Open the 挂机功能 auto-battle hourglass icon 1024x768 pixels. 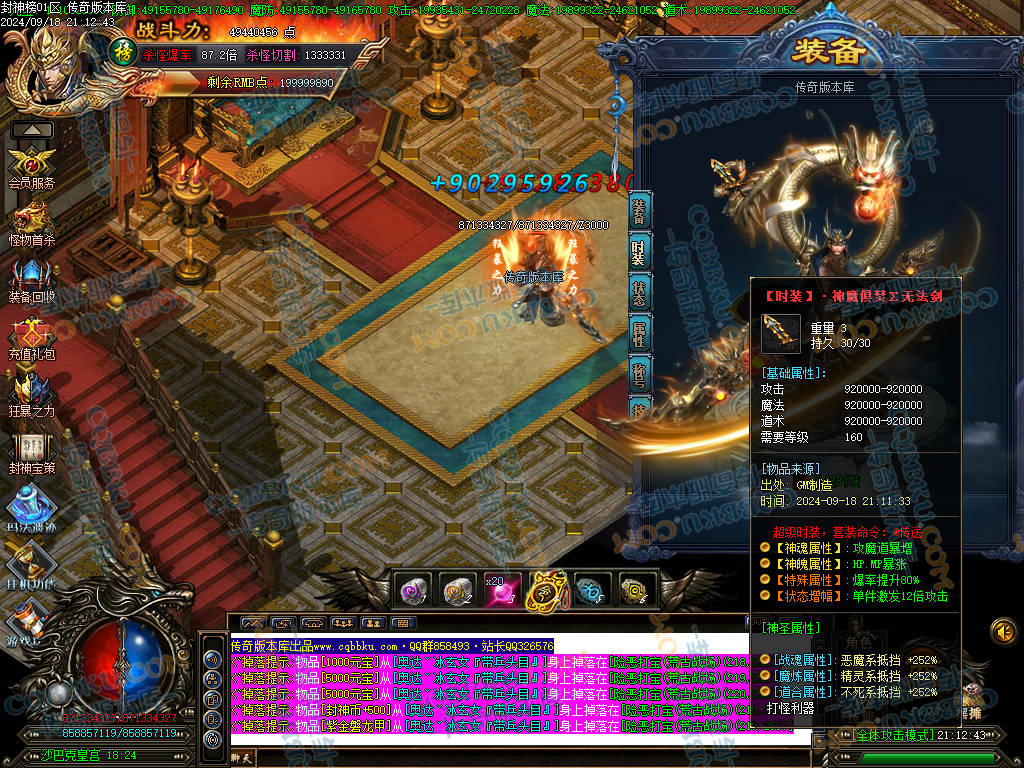31,565
